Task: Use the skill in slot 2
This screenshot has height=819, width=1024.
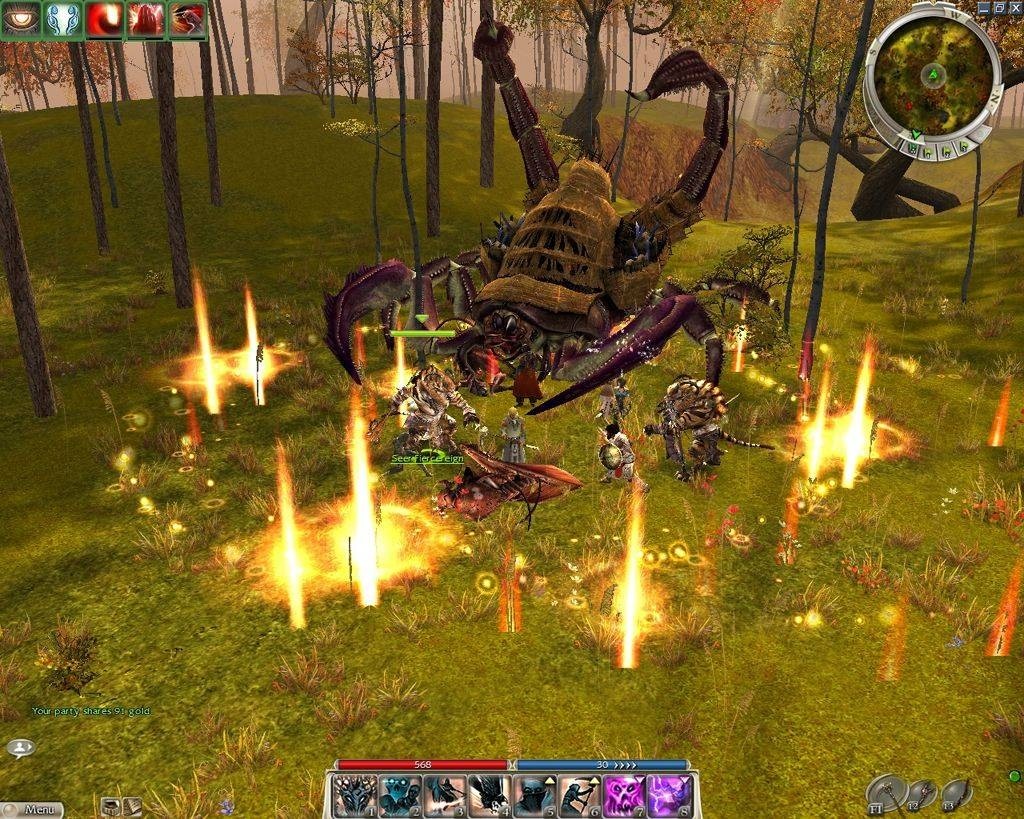Action: pos(399,796)
